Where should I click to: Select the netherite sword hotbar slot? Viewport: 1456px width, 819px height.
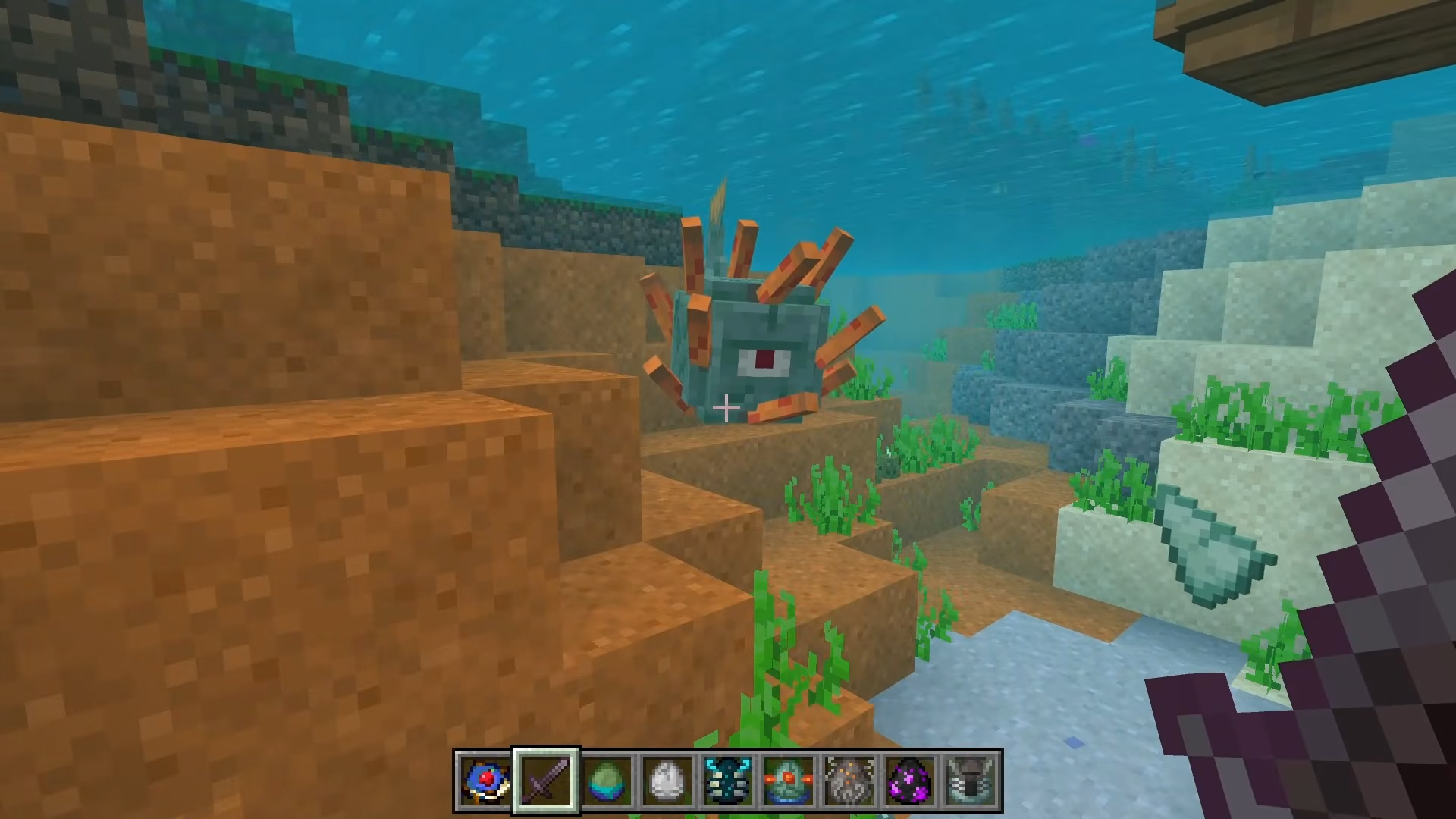pyautogui.click(x=546, y=780)
